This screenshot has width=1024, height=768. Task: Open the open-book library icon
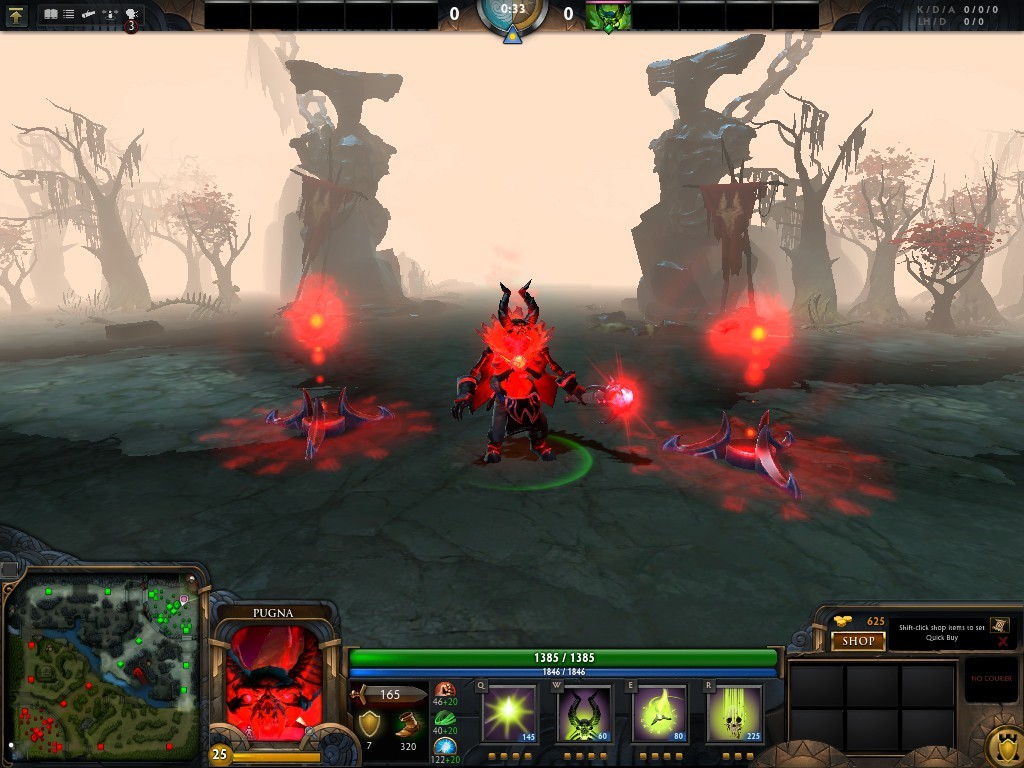click(x=50, y=14)
